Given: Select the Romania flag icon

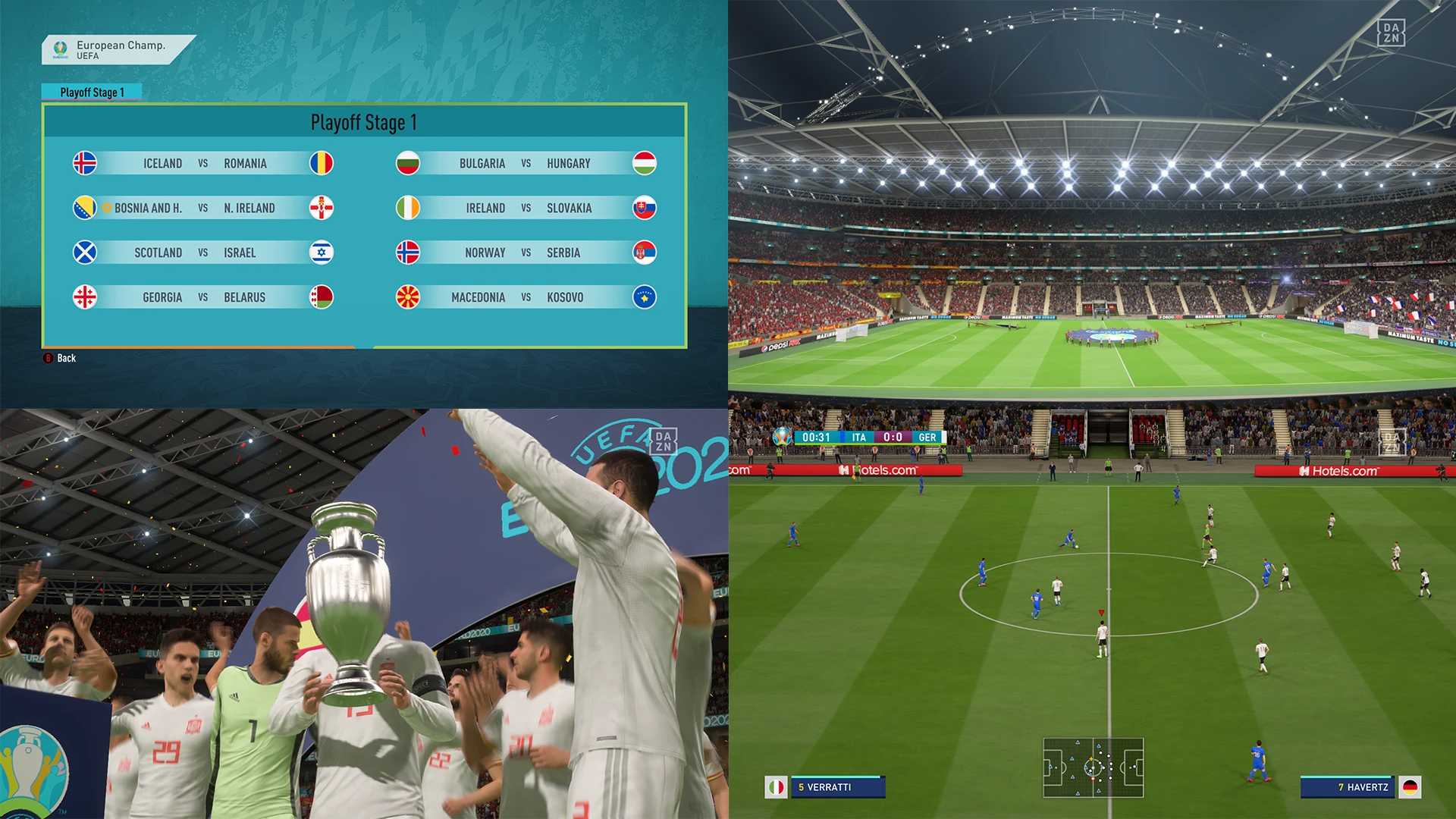Looking at the screenshot, I should [x=322, y=163].
